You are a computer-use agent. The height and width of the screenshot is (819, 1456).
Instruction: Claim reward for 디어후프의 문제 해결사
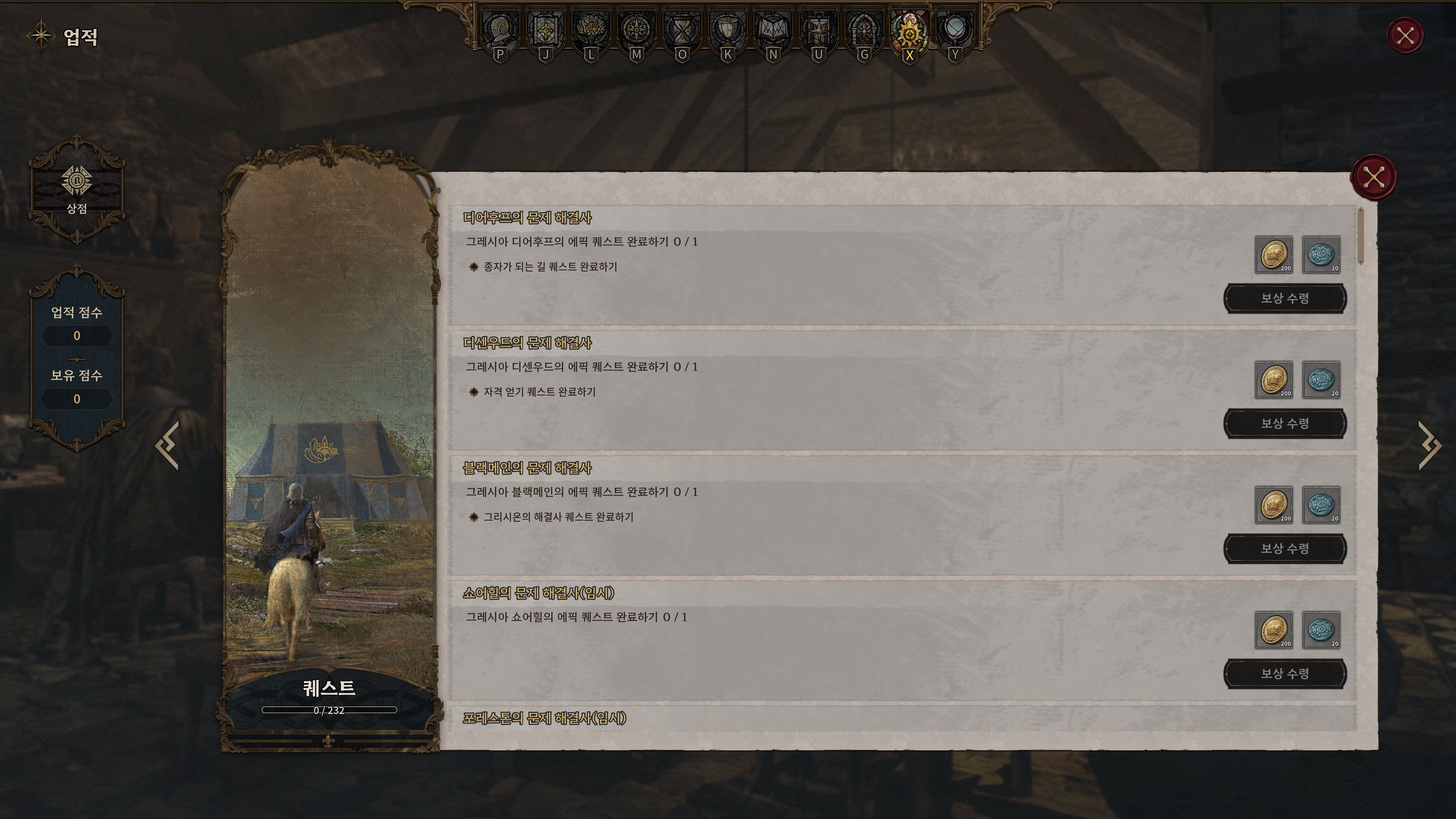tap(1285, 298)
